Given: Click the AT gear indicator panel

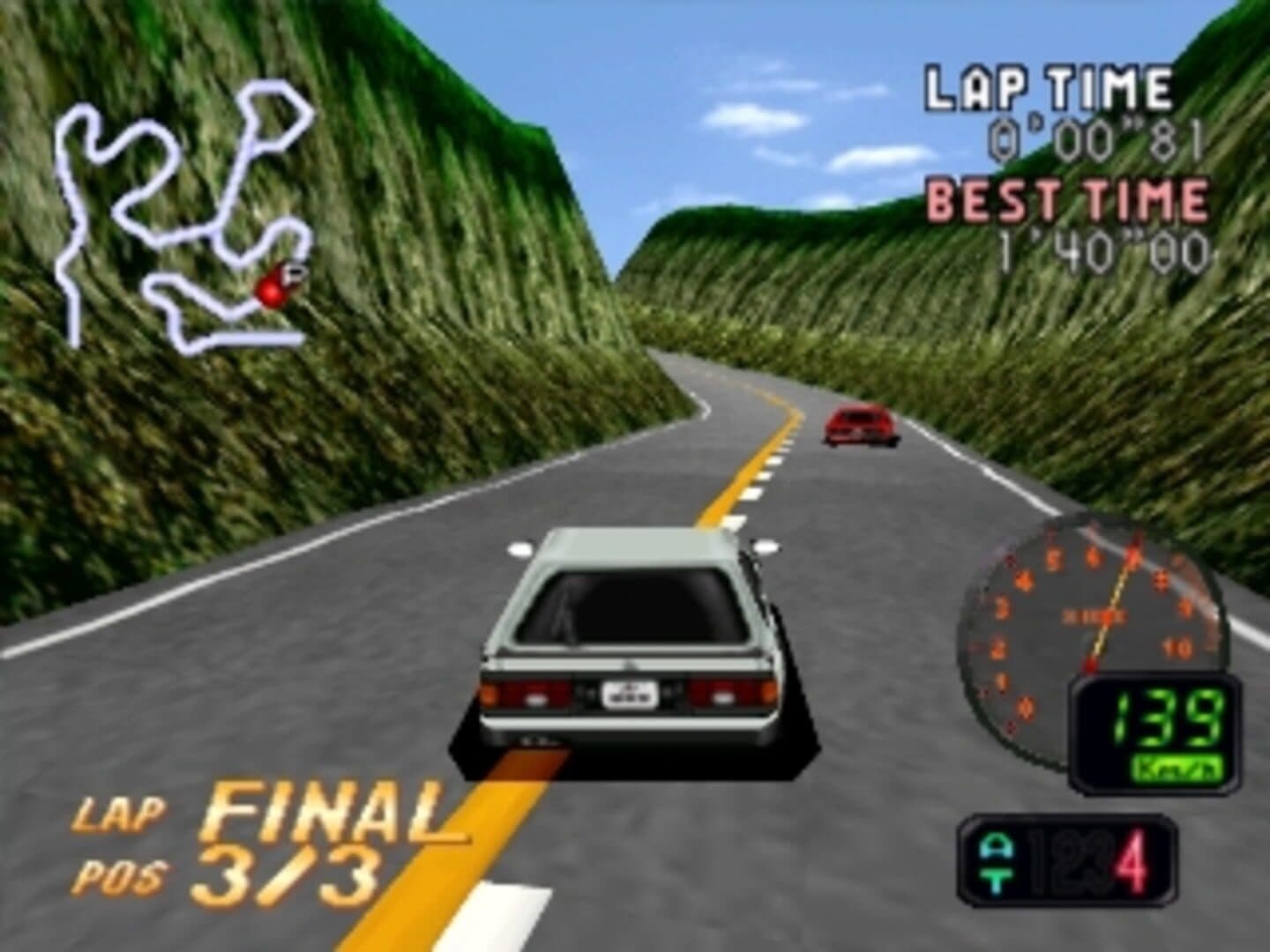Looking at the screenshot, I should 1067,860.
